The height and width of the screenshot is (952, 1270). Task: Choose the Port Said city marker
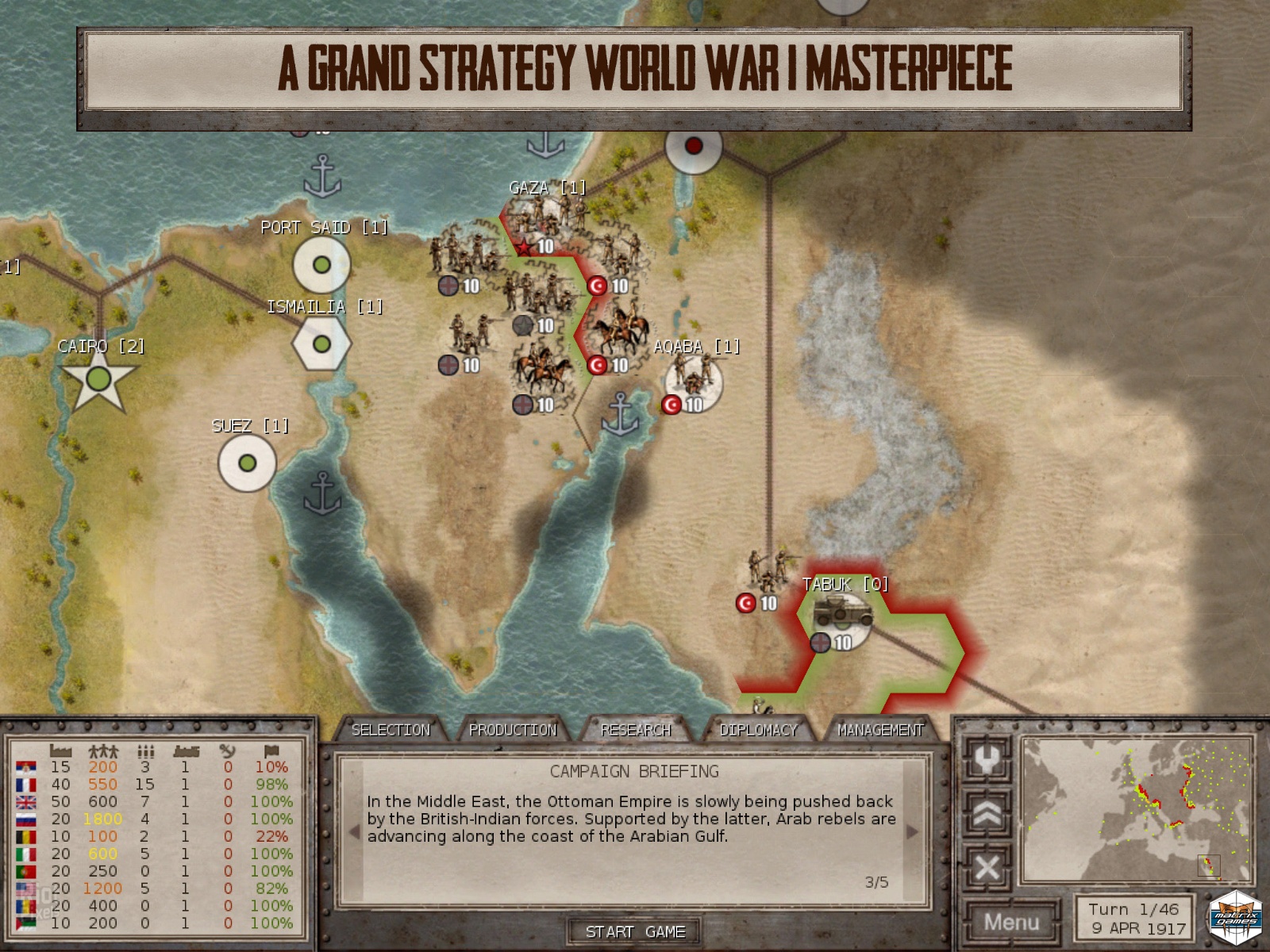pos(321,265)
